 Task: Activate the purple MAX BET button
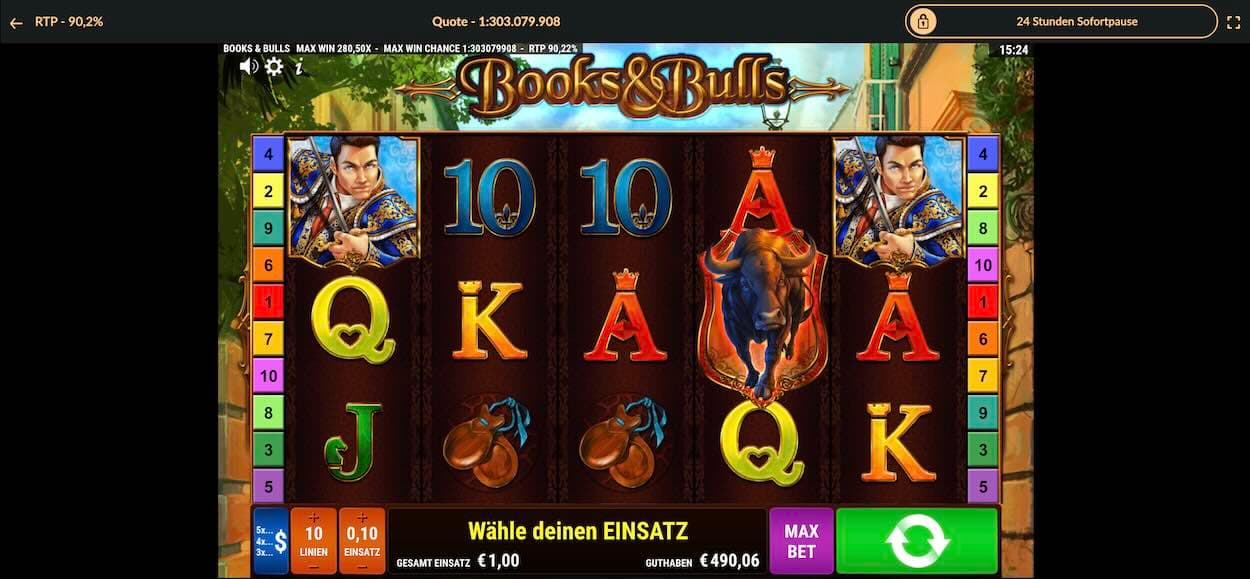pyautogui.click(x=801, y=541)
